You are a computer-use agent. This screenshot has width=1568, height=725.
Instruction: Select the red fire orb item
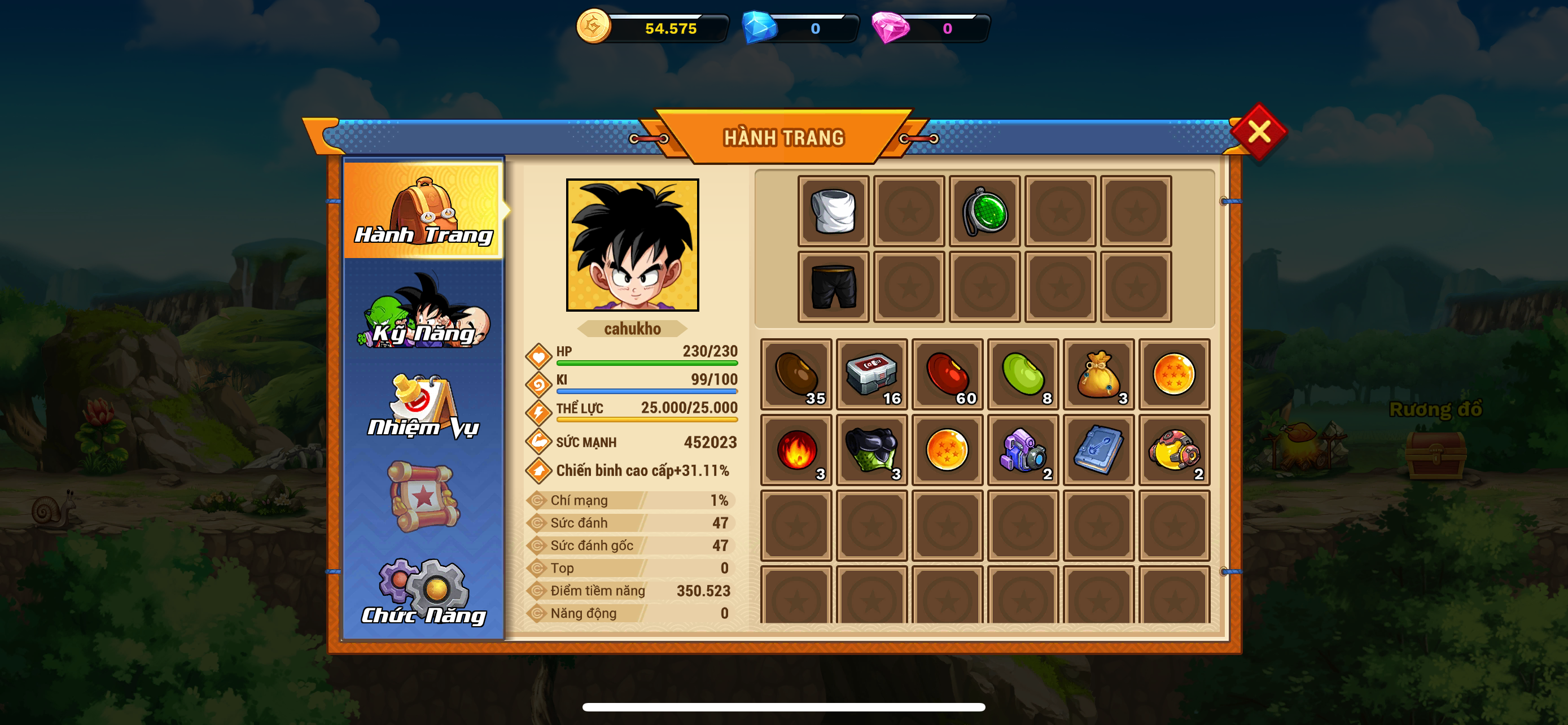(x=796, y=450)
